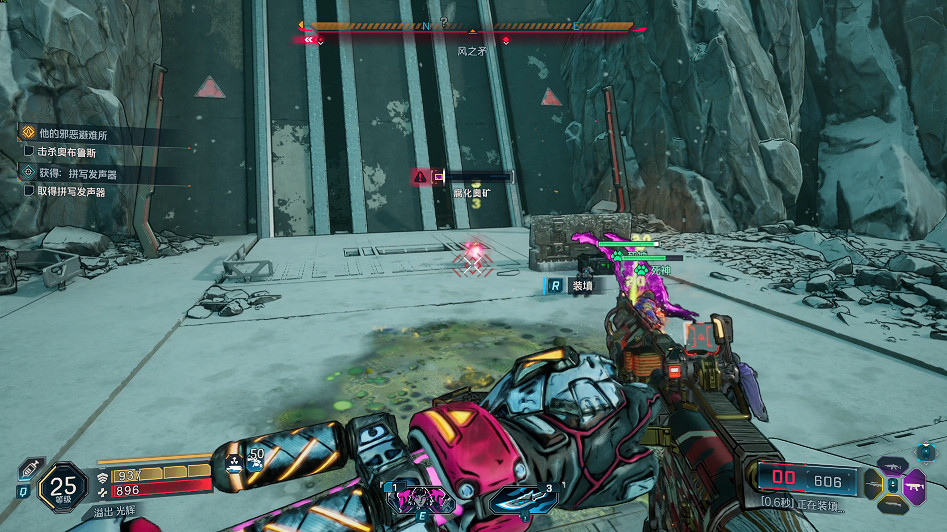This screenshot has height=532, width=947.
Task: Equip the left weapon slot rifle
Action: pyautogui.click(x=872, y=486)
